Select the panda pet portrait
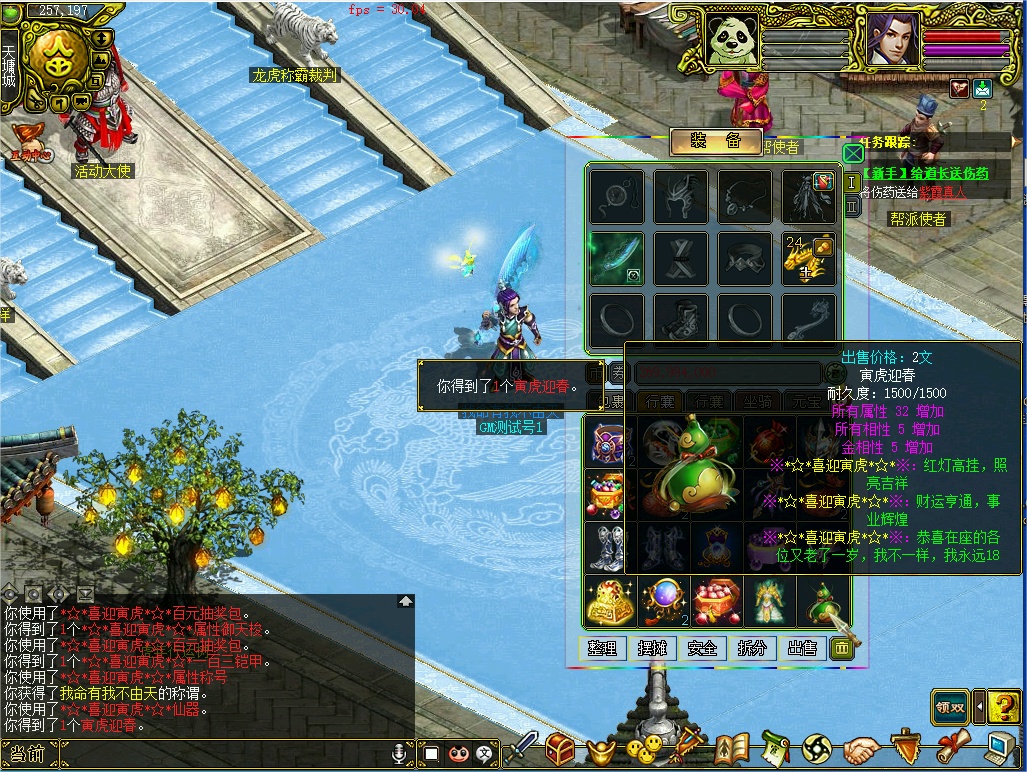1027x772 pixels. pyautogui.click(x=732, y=40)
